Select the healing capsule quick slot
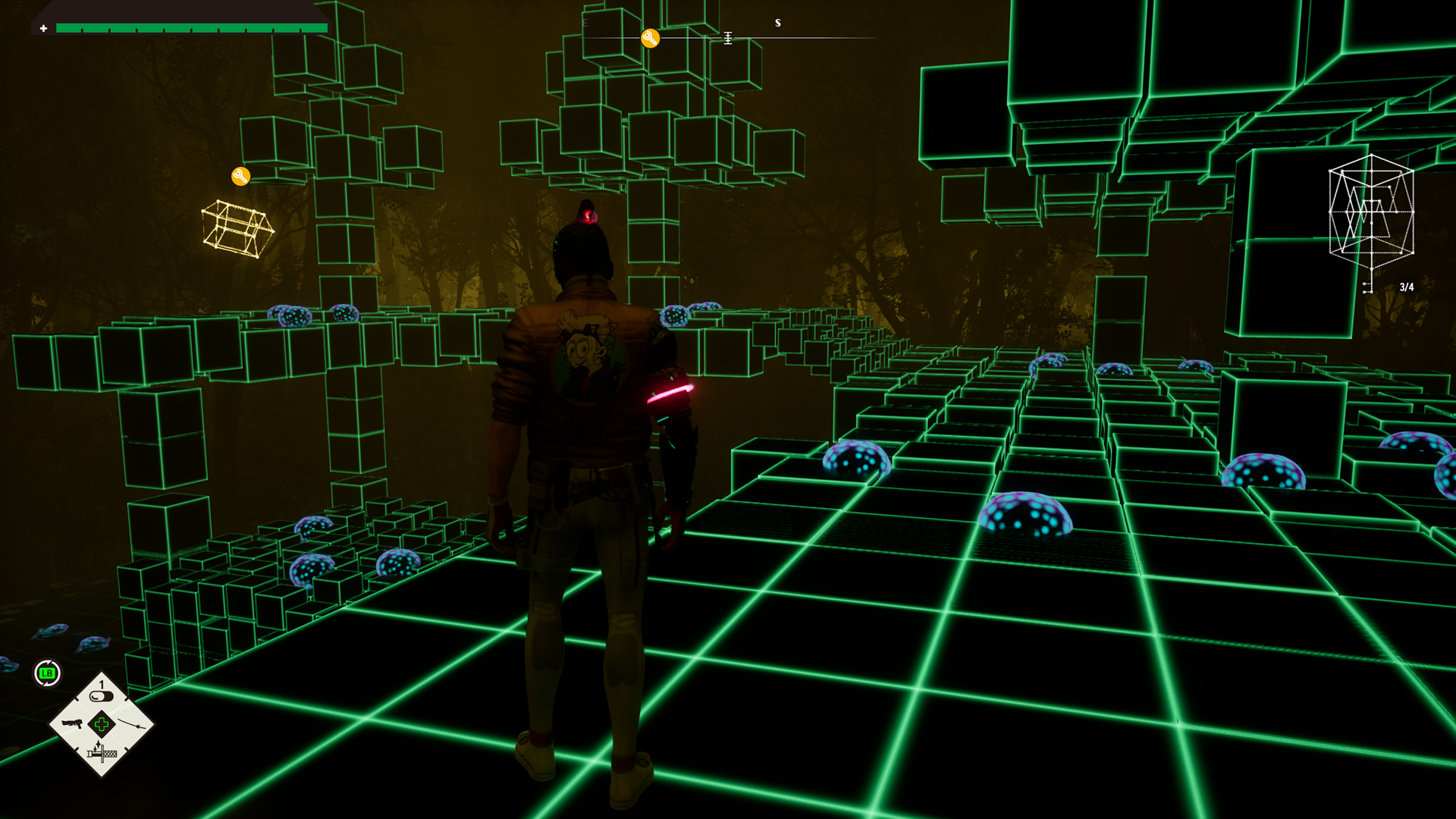 (101, 695)
